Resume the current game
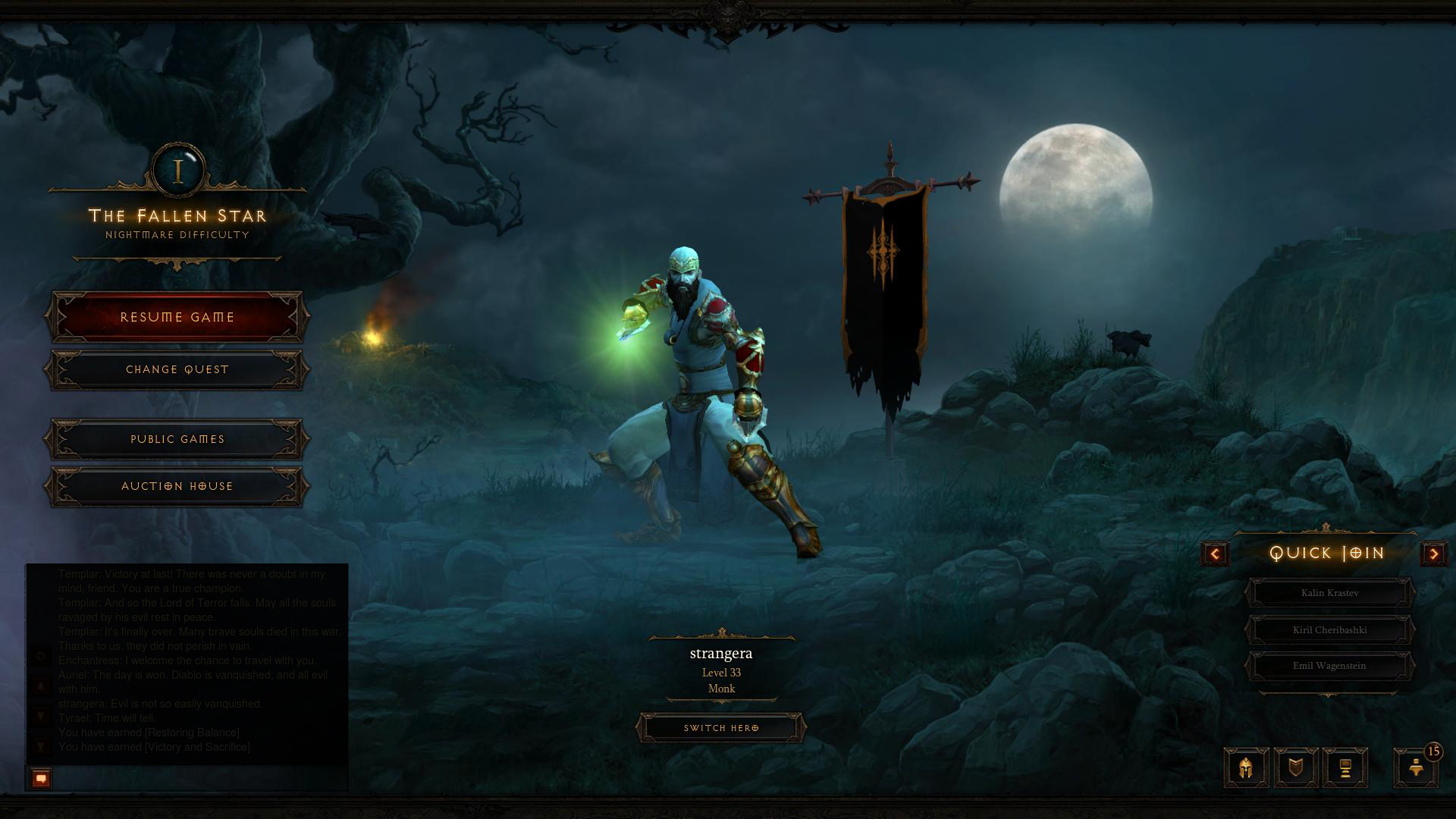The height and width of the screenshot is (819, 1456). [x=177, y=317]
